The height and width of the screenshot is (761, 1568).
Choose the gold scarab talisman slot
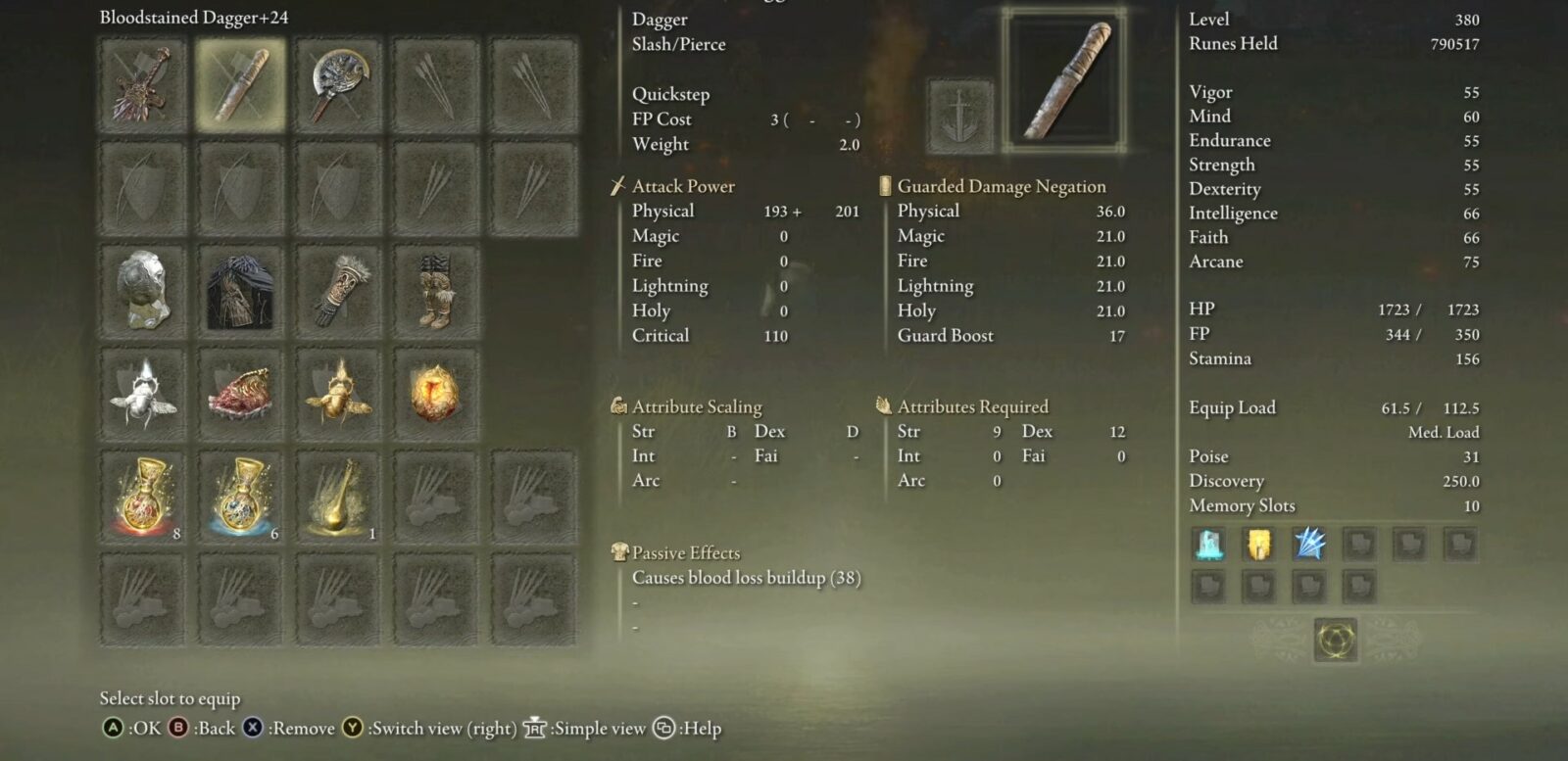338,394
